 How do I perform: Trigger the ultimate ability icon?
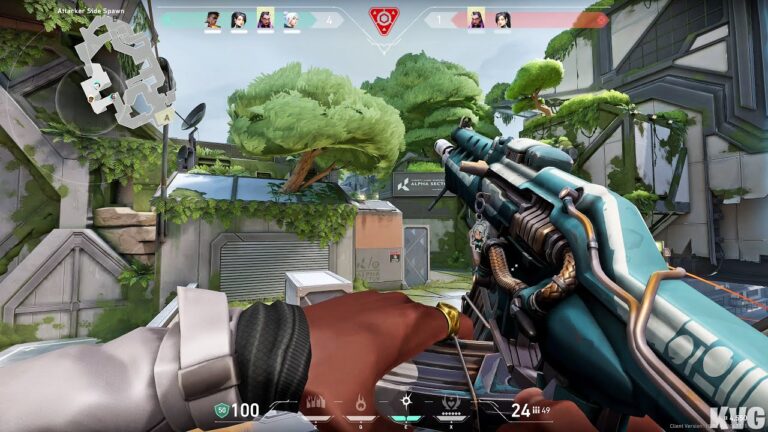point(452,404)
